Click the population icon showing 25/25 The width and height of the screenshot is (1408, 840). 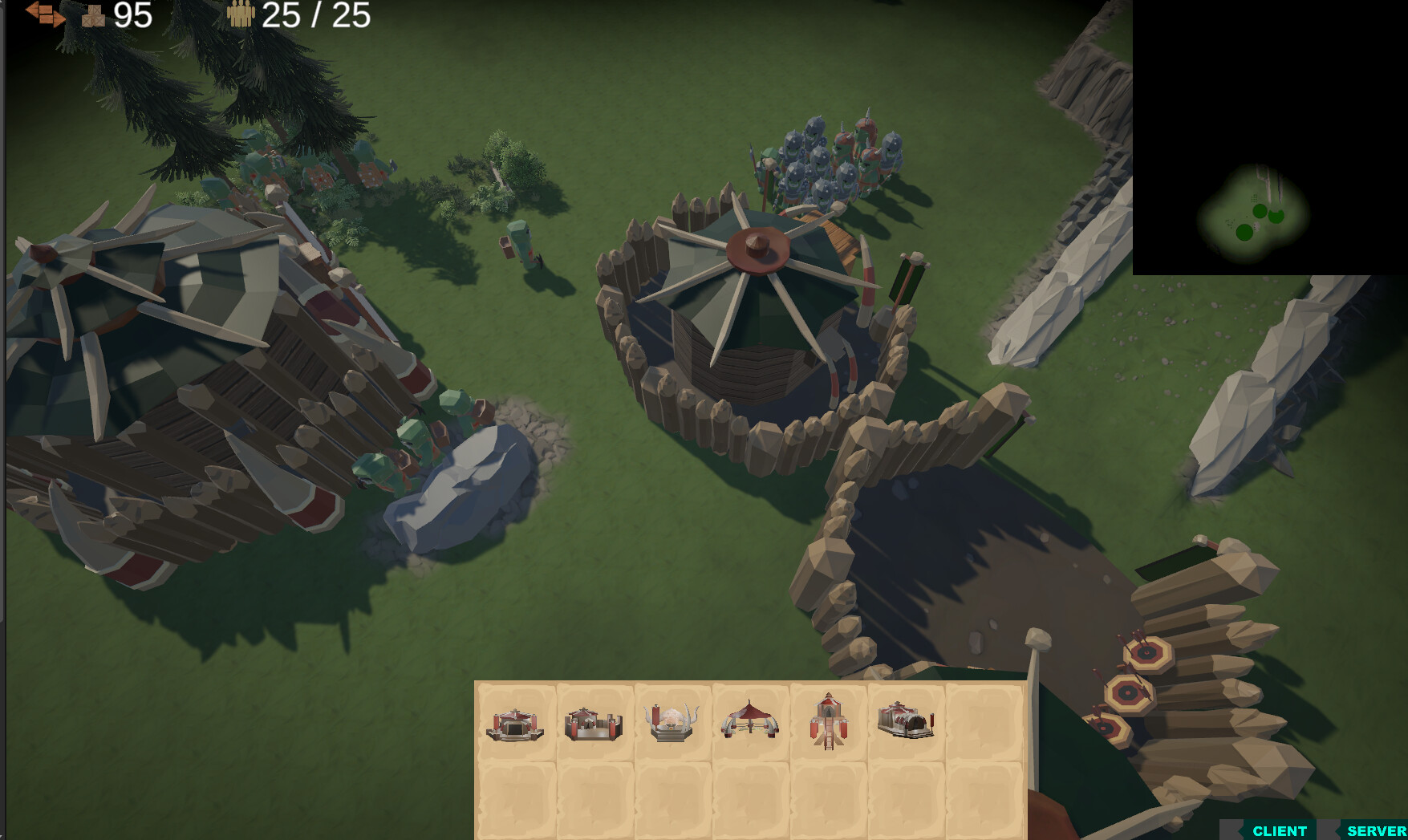[241, 14]
